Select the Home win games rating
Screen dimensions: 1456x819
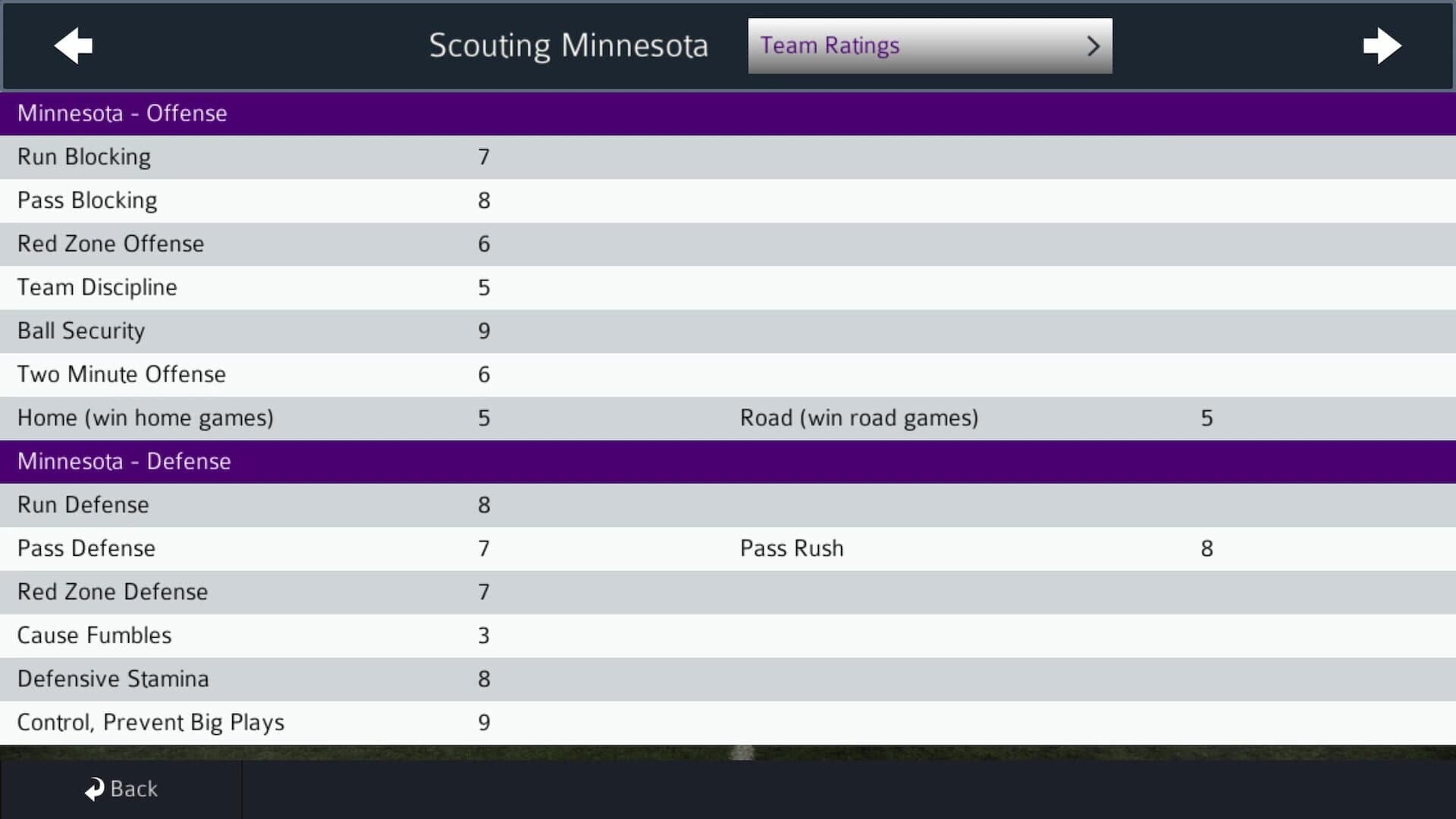pos(485,417)
